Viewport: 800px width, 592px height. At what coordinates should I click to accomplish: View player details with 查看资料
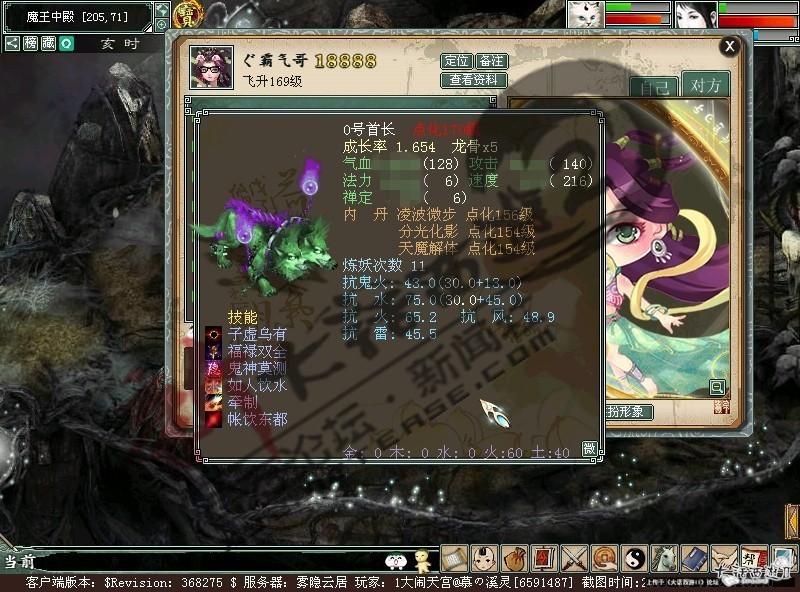click(x=473, y=80)
